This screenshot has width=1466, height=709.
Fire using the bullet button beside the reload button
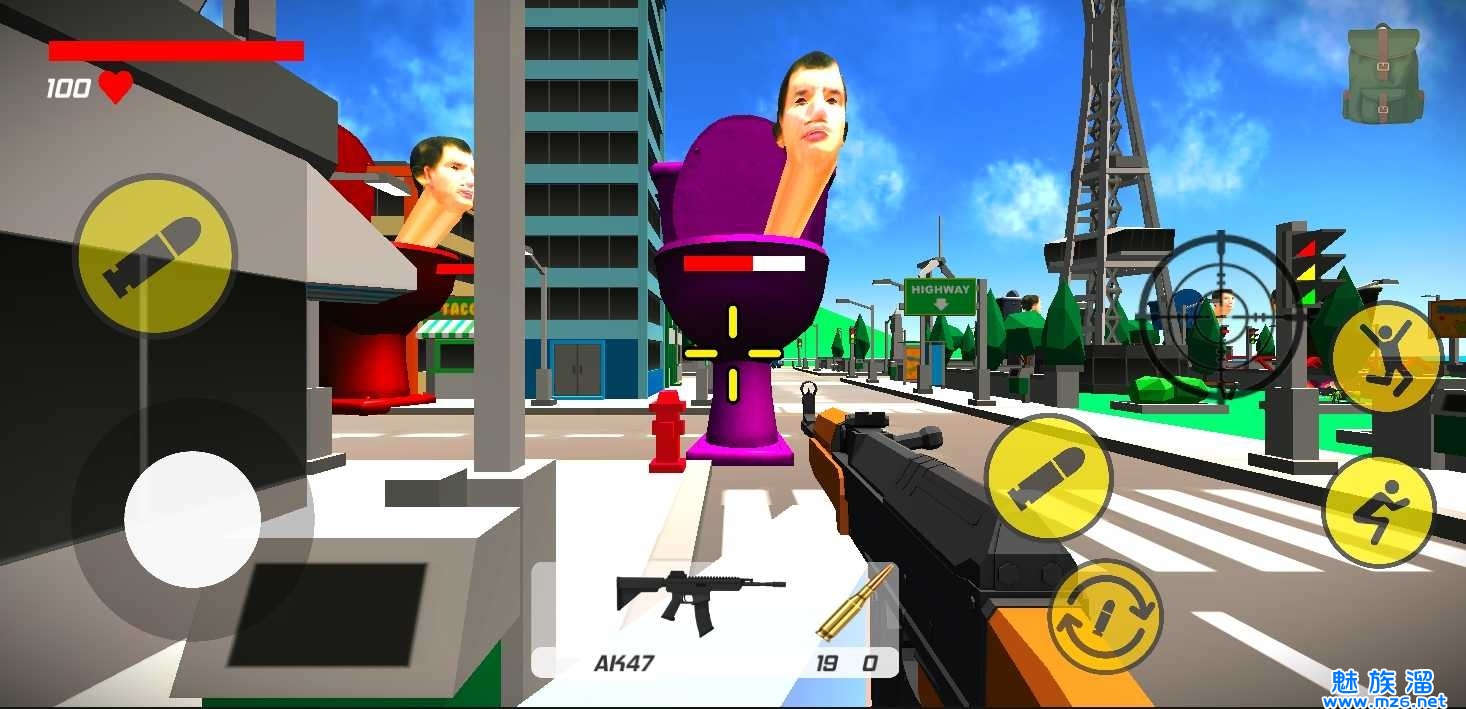1047,479
